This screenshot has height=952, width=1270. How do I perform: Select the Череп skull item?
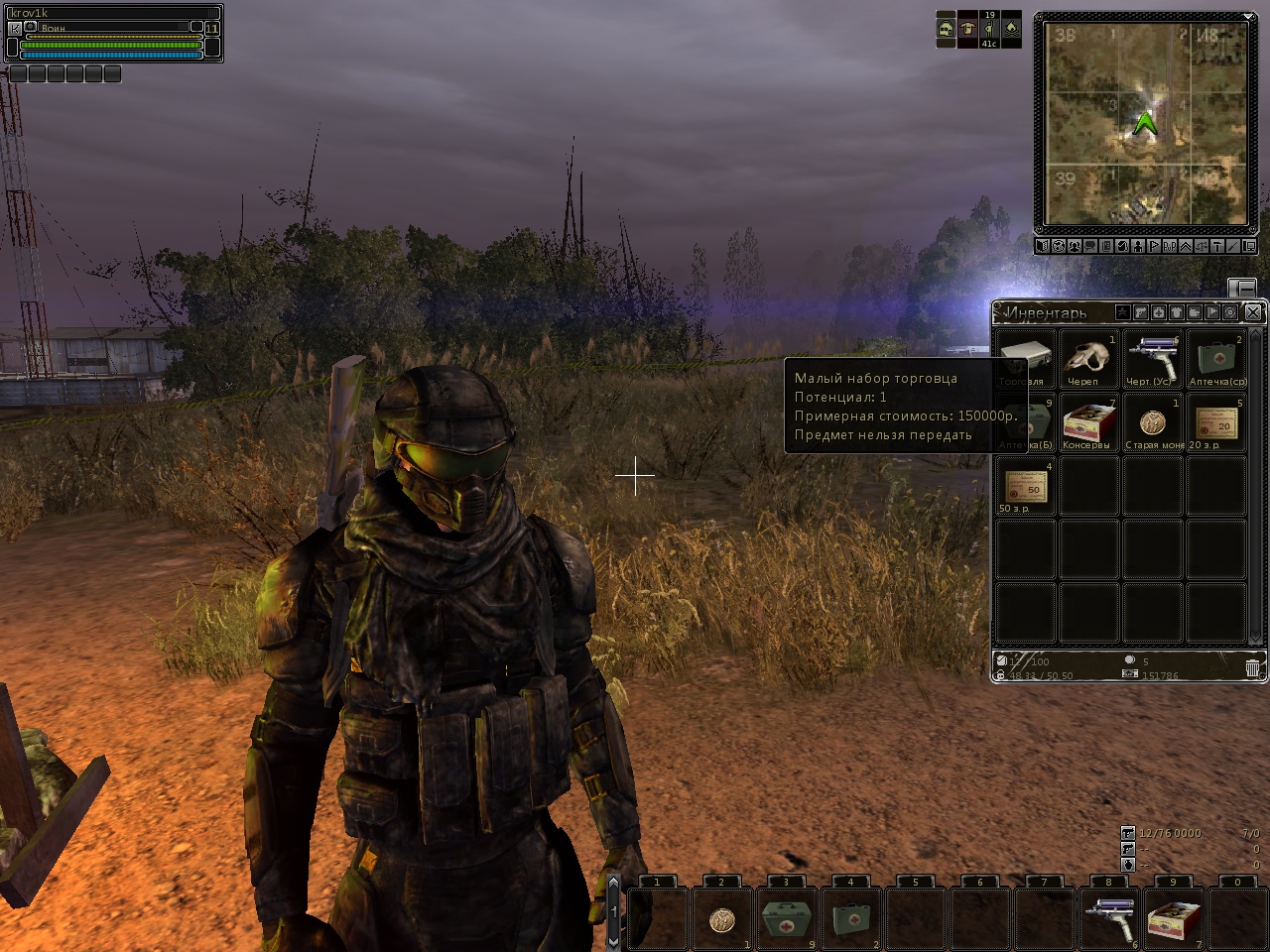coord(1087,359)
